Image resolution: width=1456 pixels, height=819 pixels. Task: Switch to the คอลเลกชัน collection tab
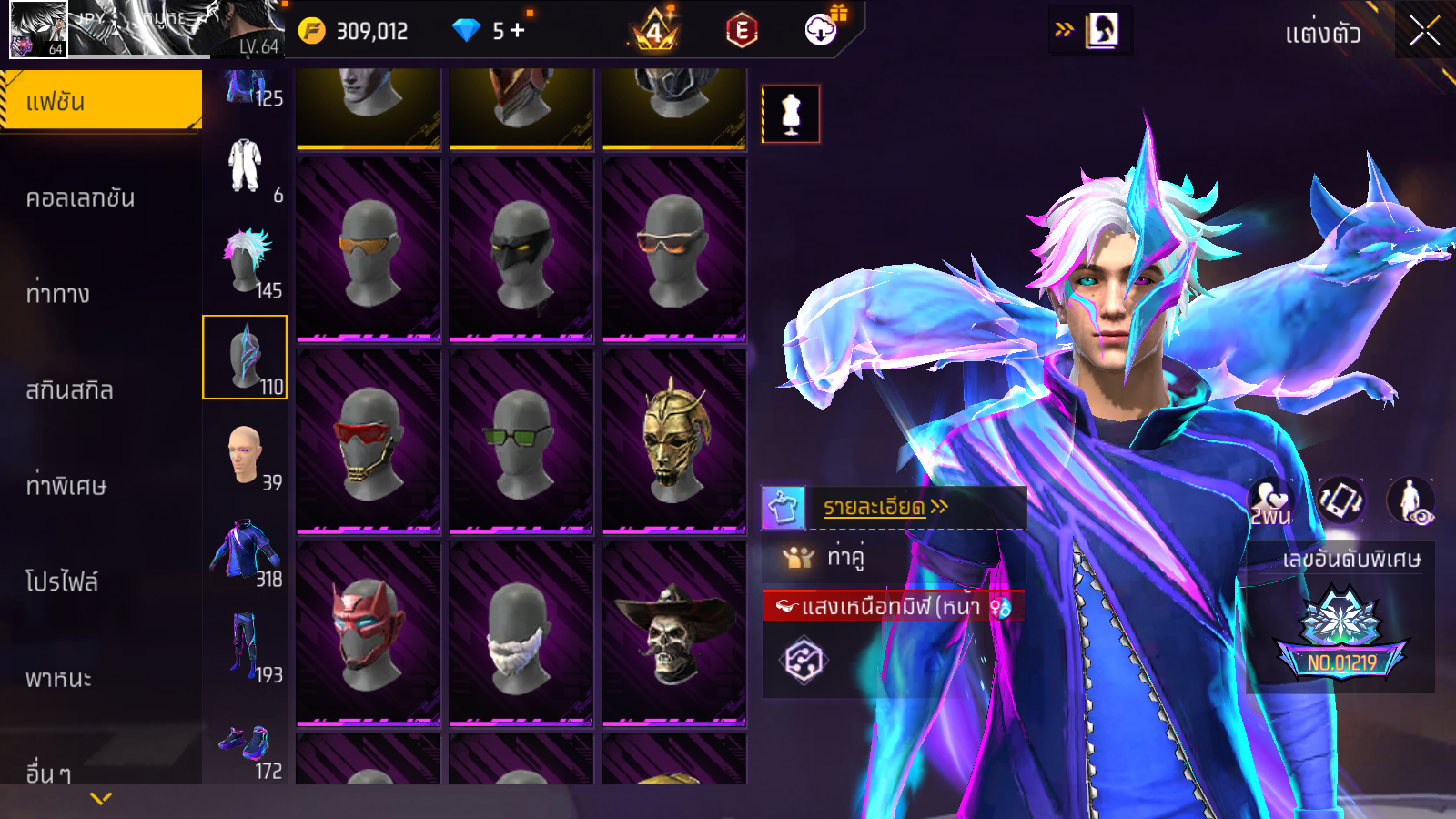(x=81, y=198)
